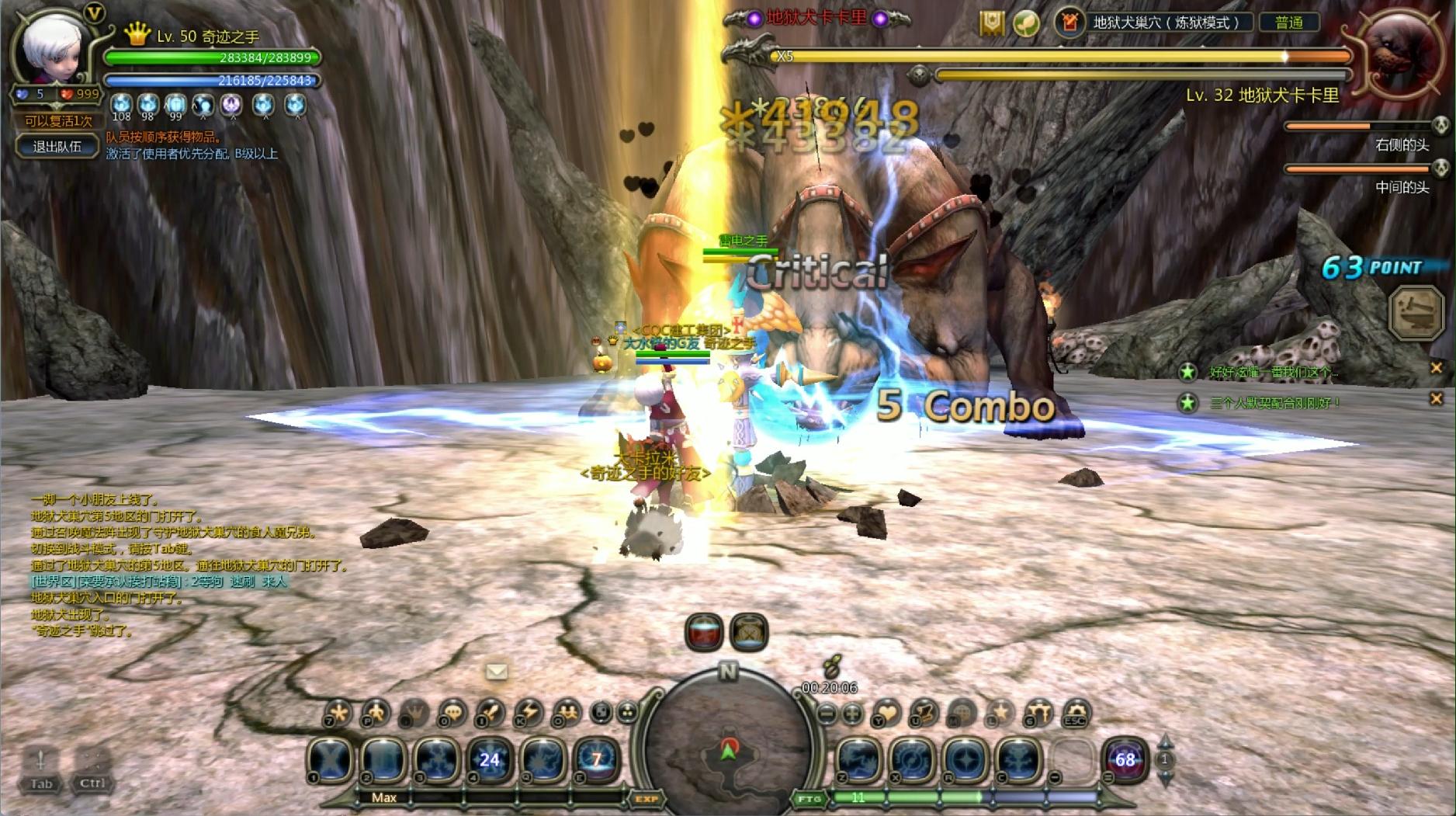
Task: Use the purple skill slot showing 68
Action: pyautogui.click(x=1125, y=759)
